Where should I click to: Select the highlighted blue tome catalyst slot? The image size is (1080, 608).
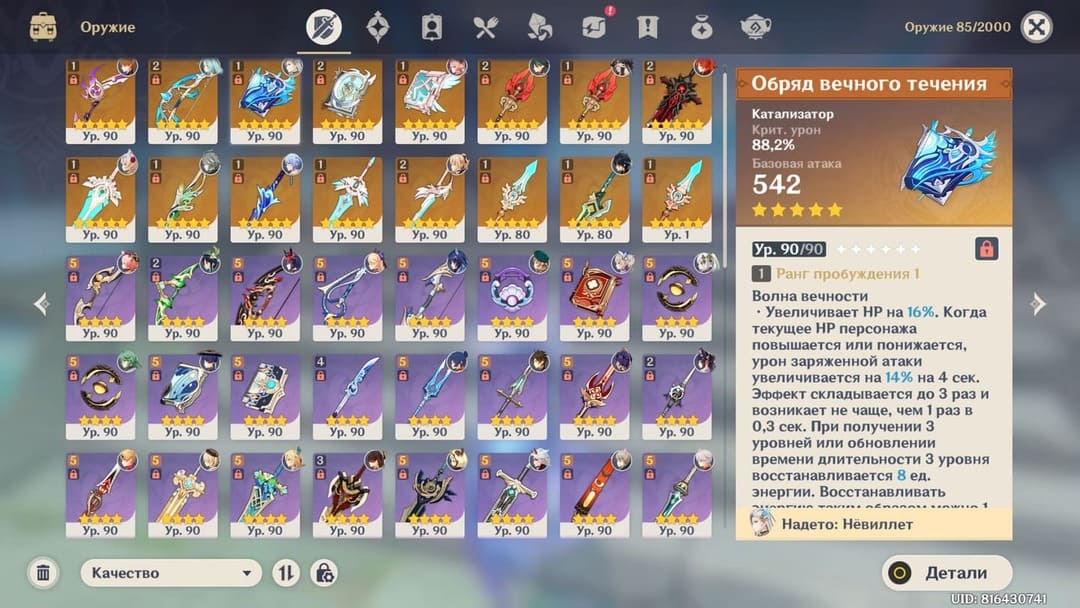[264, 101]
